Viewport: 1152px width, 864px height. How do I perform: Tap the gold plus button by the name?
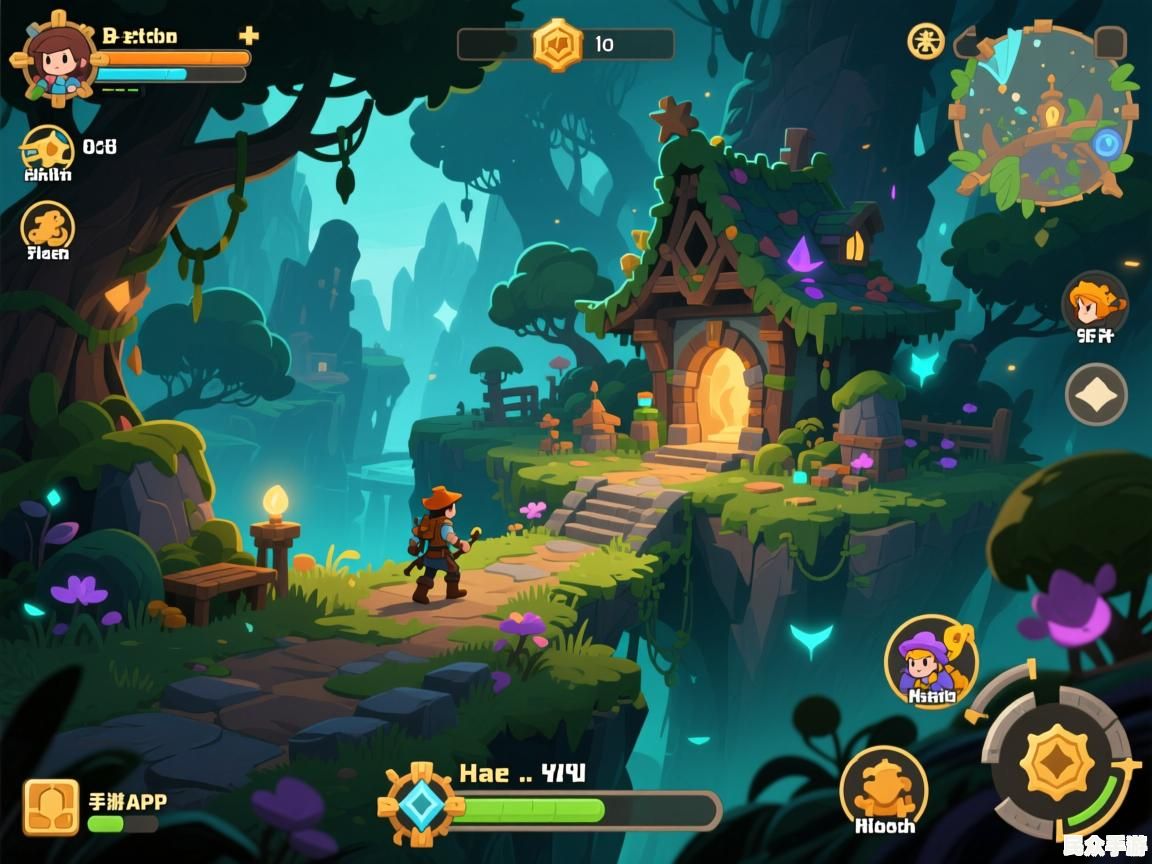tap(249, 36)
